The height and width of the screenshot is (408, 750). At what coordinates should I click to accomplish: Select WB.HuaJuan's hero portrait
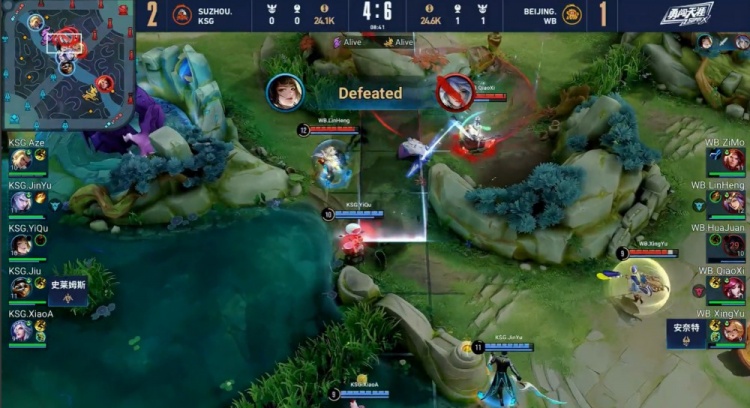click(x=735, y=245)
